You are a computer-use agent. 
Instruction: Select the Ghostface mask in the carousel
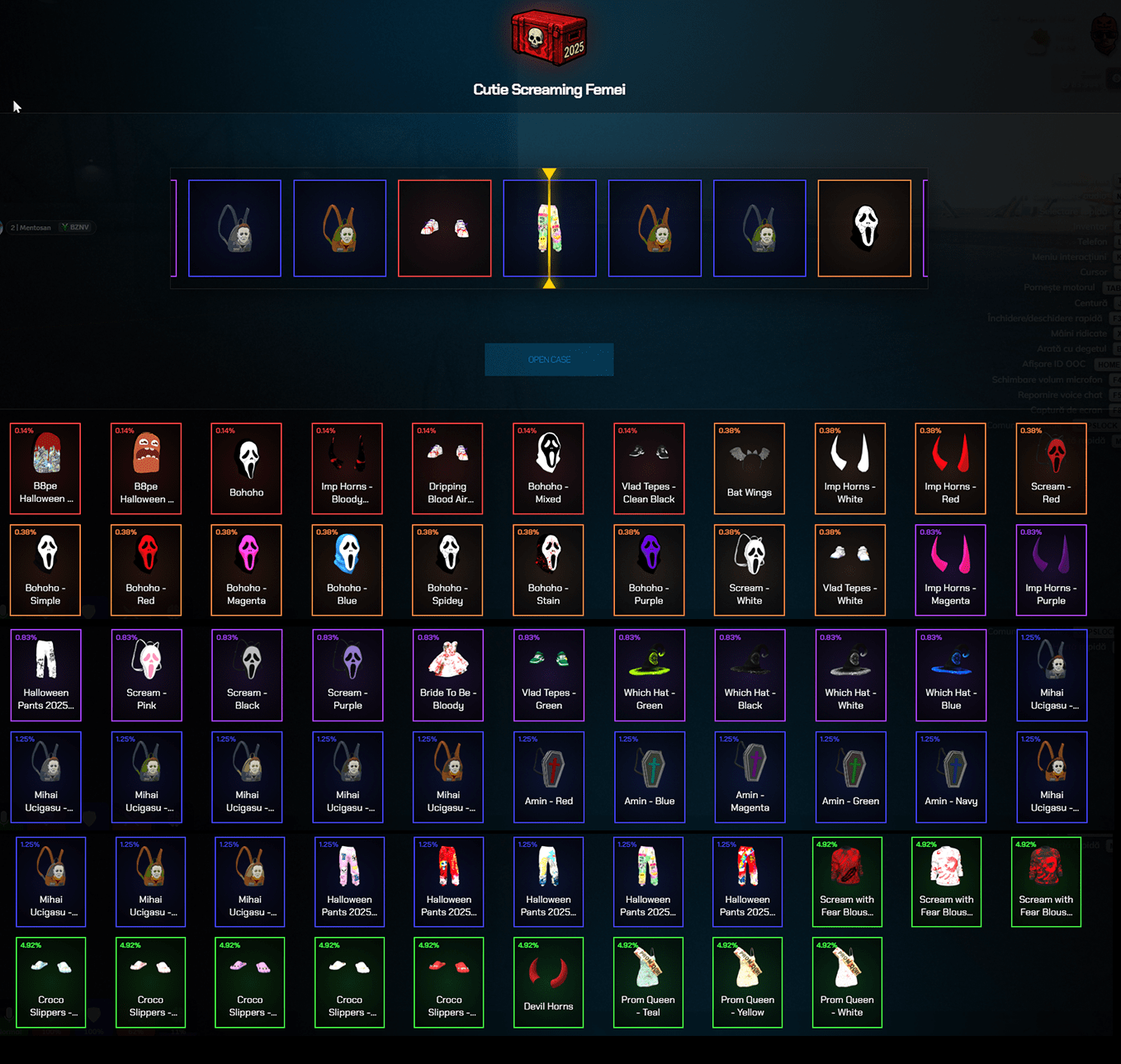point(864,227)
